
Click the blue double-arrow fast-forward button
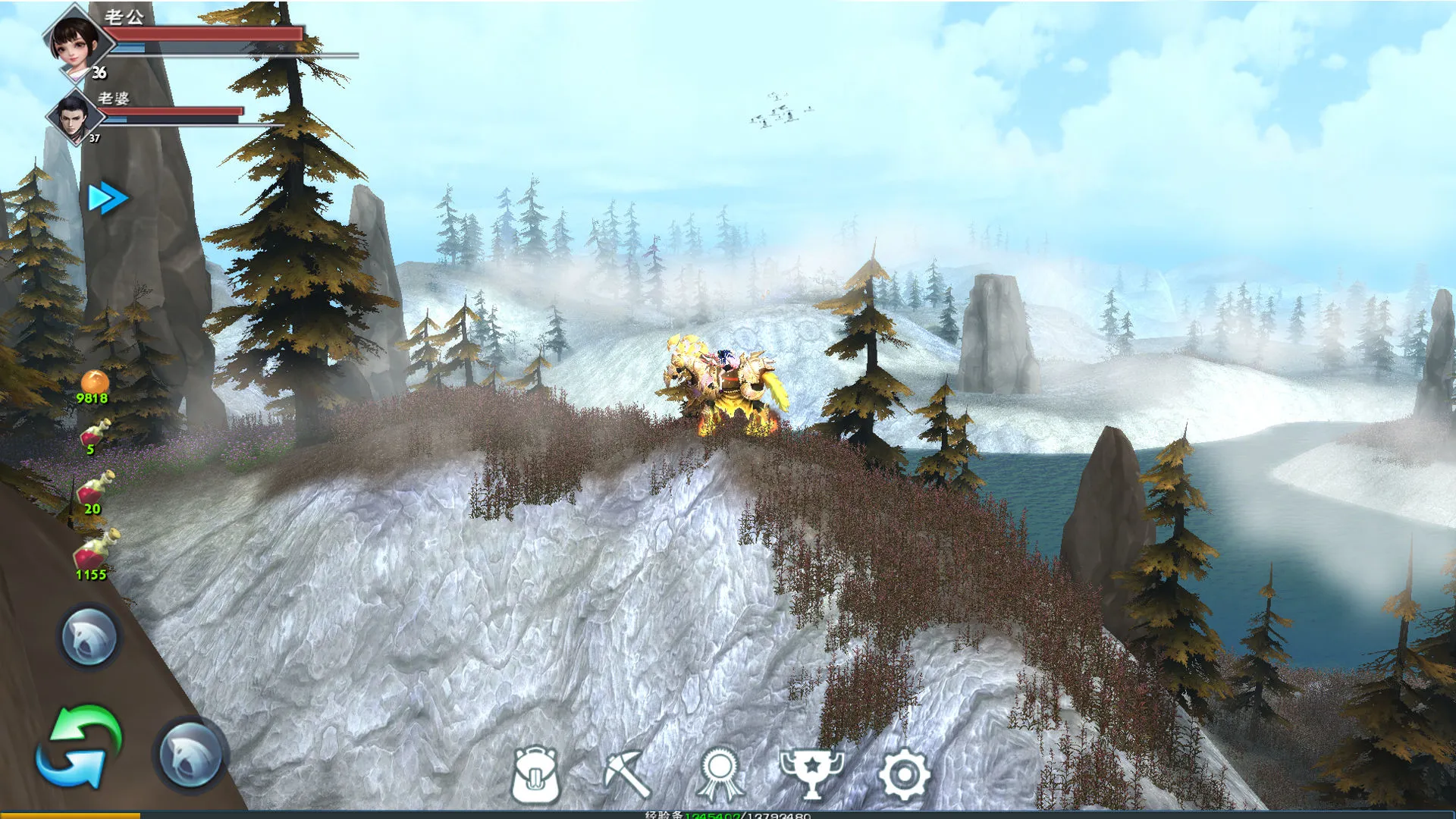point(108,199)
